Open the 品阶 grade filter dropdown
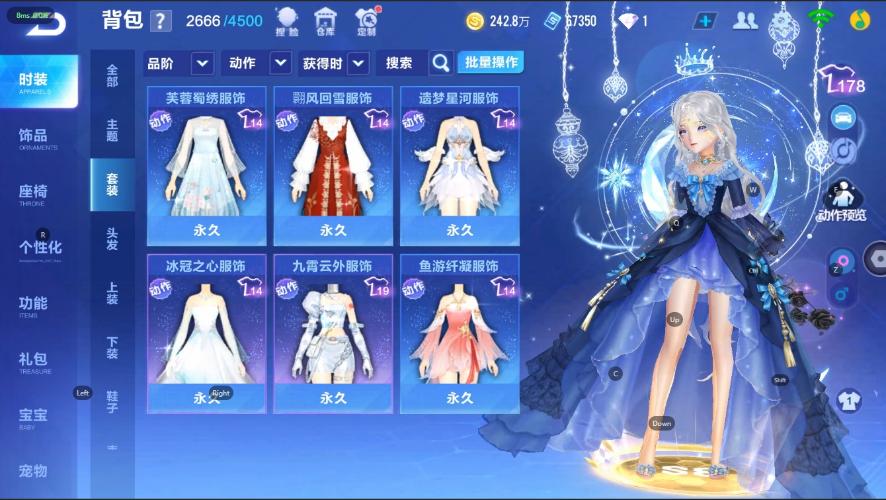 203,63
